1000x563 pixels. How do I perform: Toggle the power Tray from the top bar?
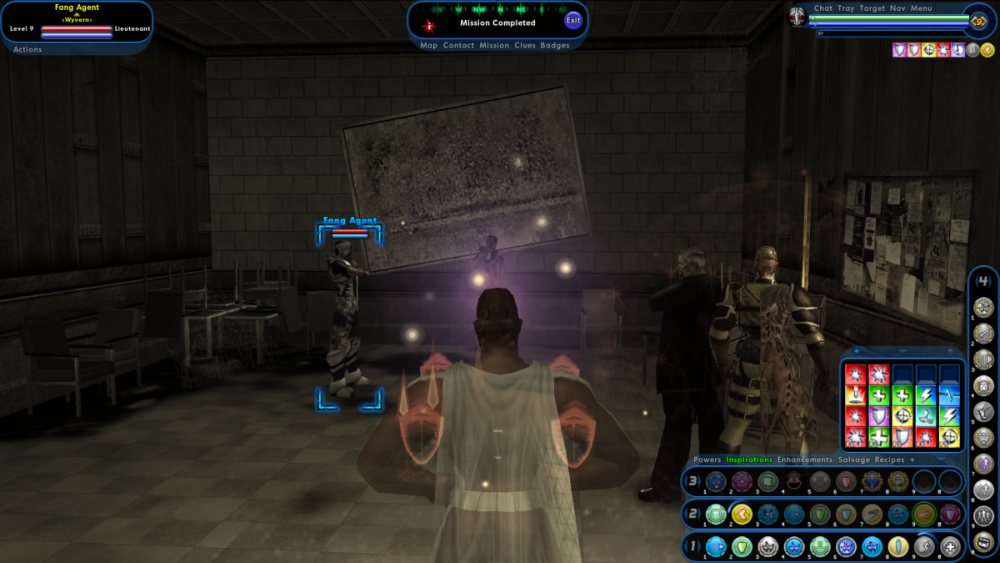[x=846, y=8]
